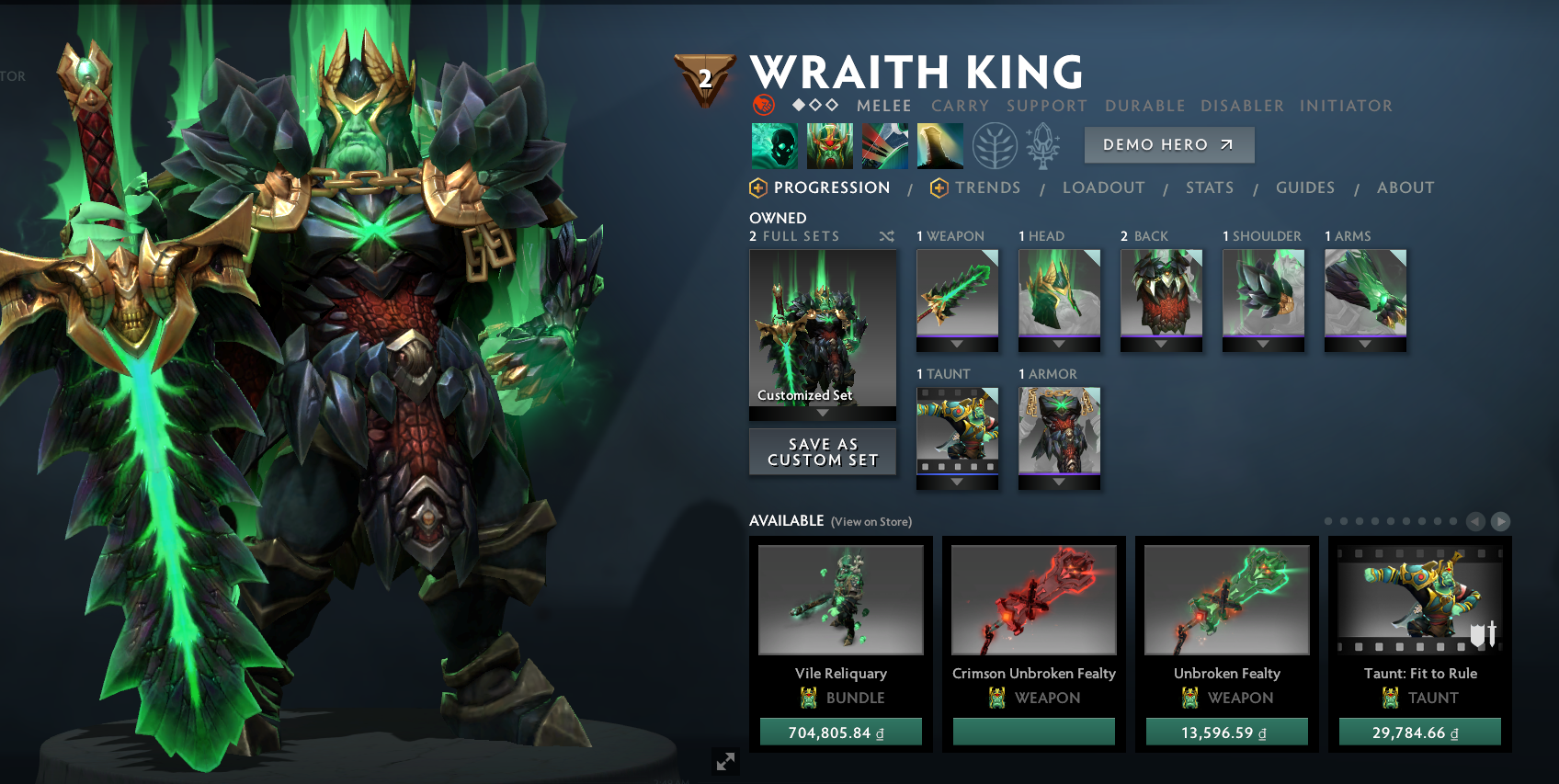Open the View on Store link
1559x784 pixels.
870,521
